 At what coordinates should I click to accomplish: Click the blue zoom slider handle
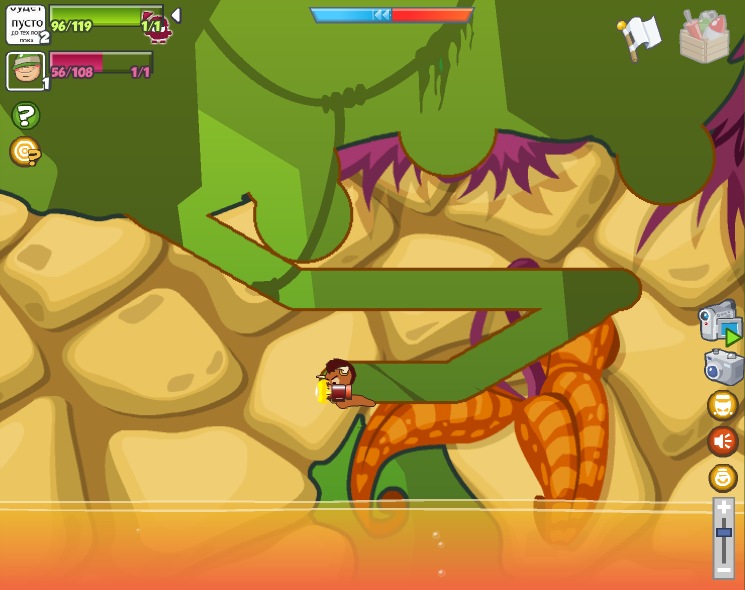(723, 532)
